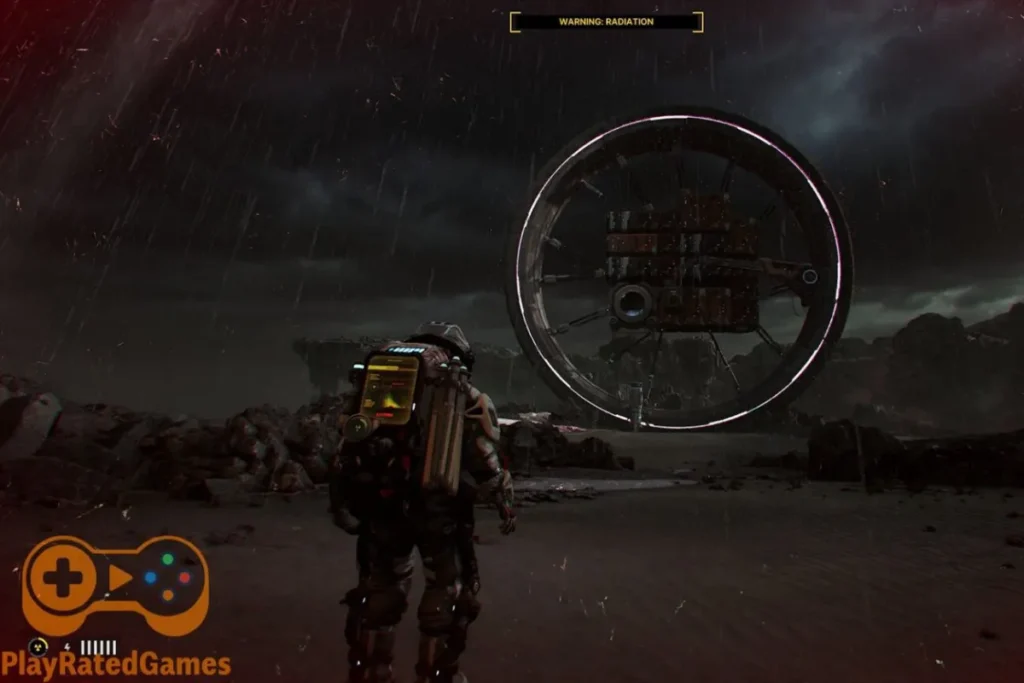Click the radiation exposure gauge icon
This screenshot has height=683, width=1024.
(x=39, y=646)
